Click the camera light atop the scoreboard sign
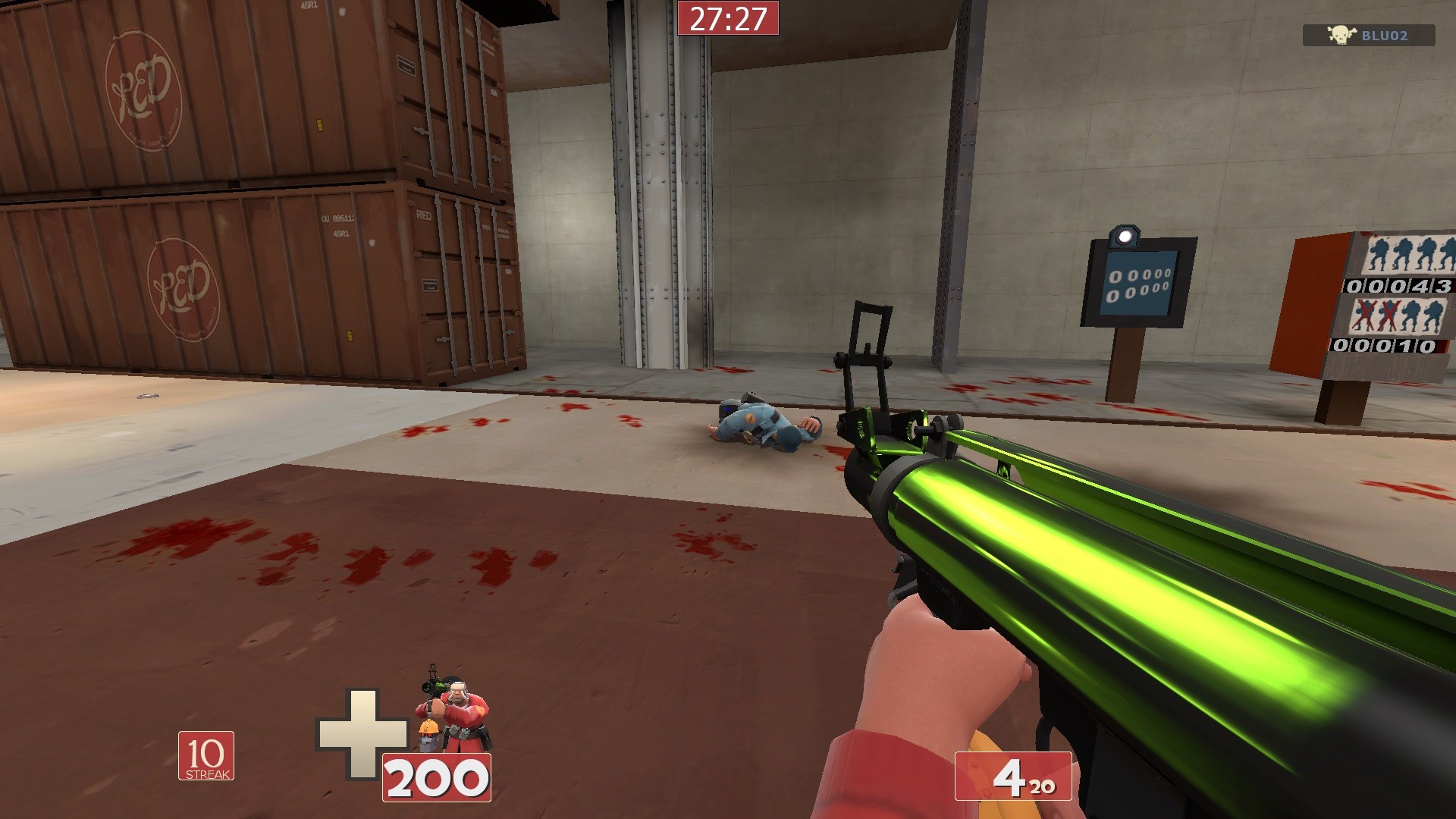 pos(1123,234)
